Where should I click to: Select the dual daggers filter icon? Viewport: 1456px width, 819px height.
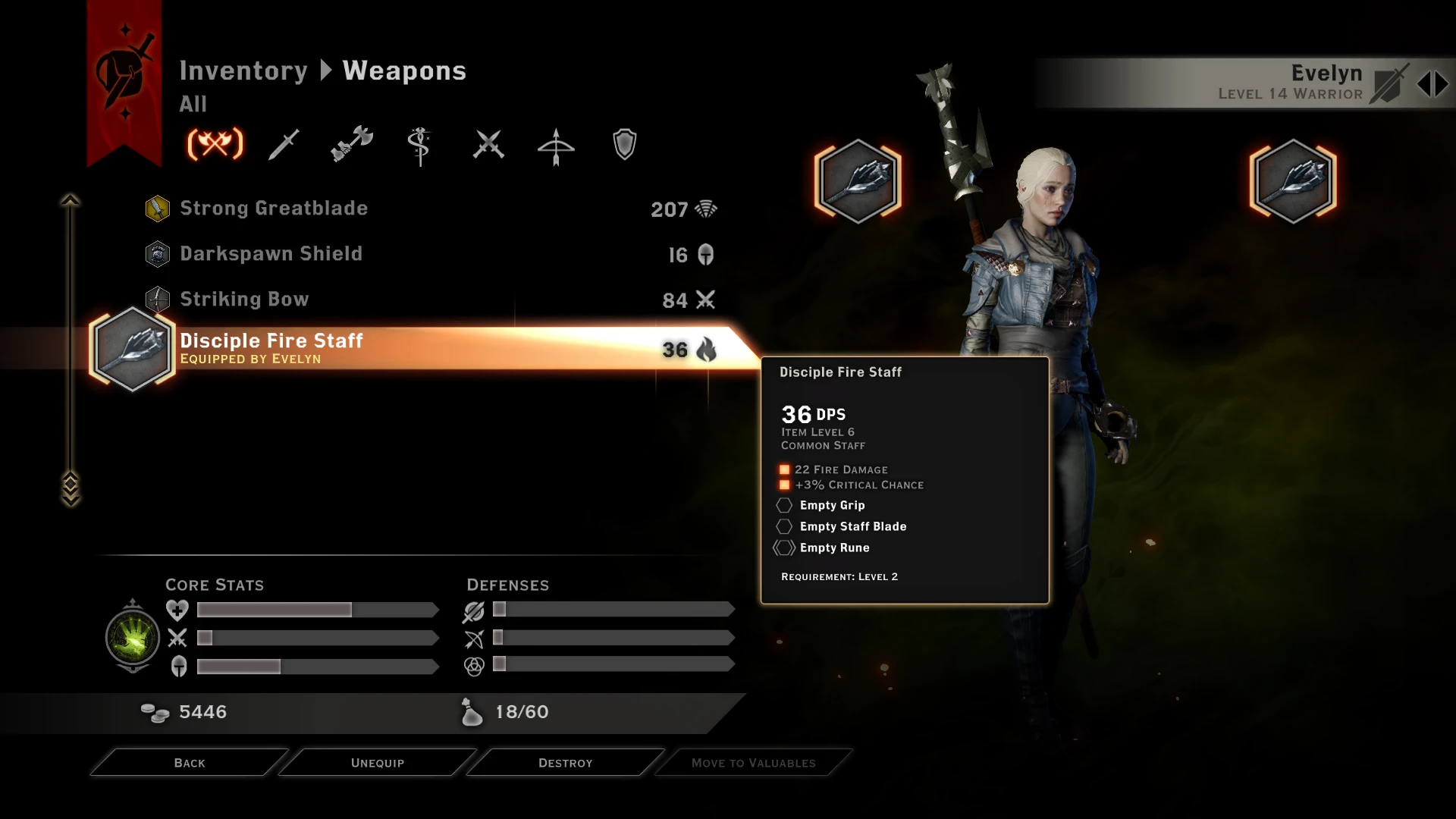tap(488, 144)
